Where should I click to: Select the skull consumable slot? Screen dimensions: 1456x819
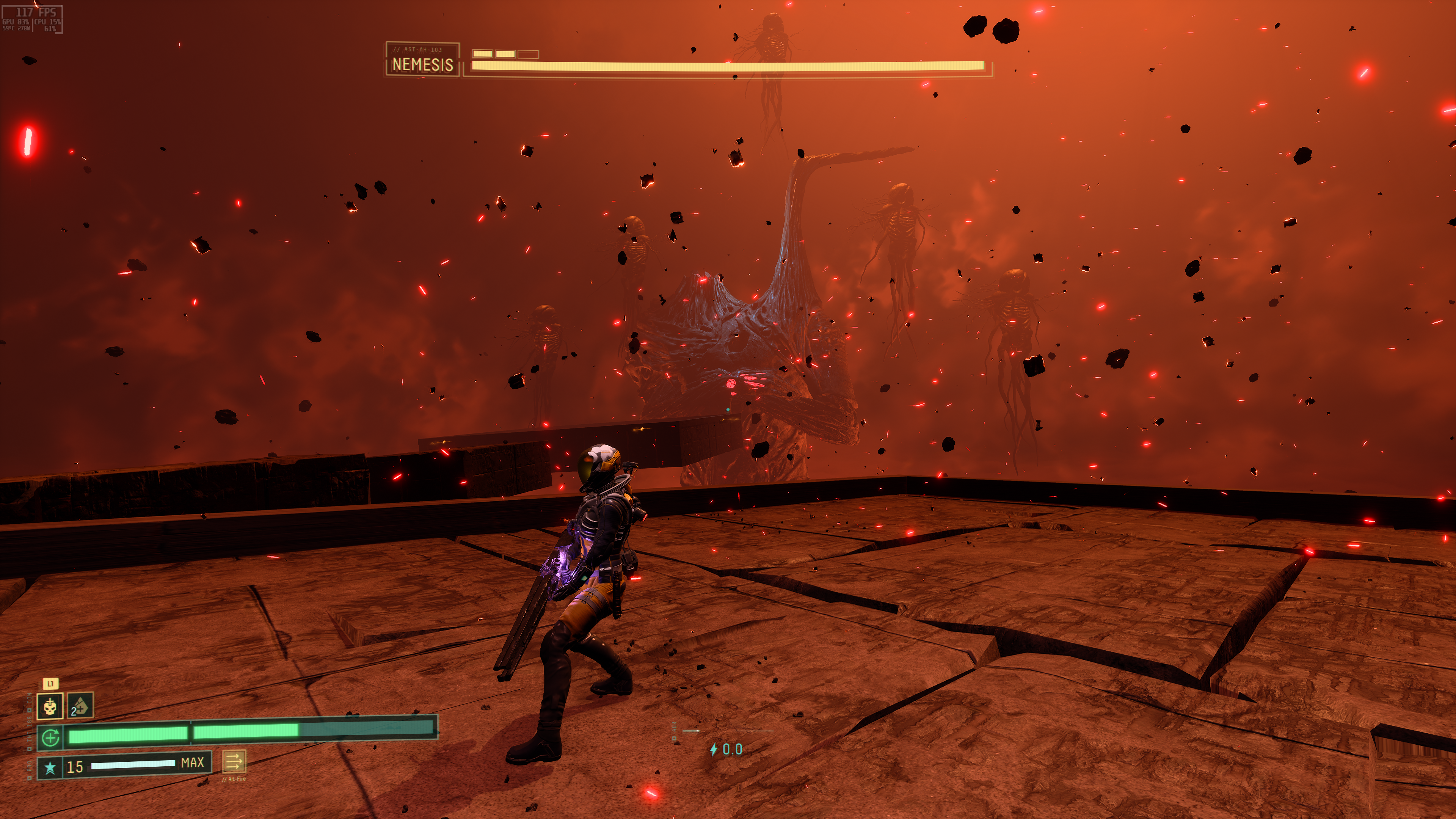pyautogui.click(x=50, y=706)
